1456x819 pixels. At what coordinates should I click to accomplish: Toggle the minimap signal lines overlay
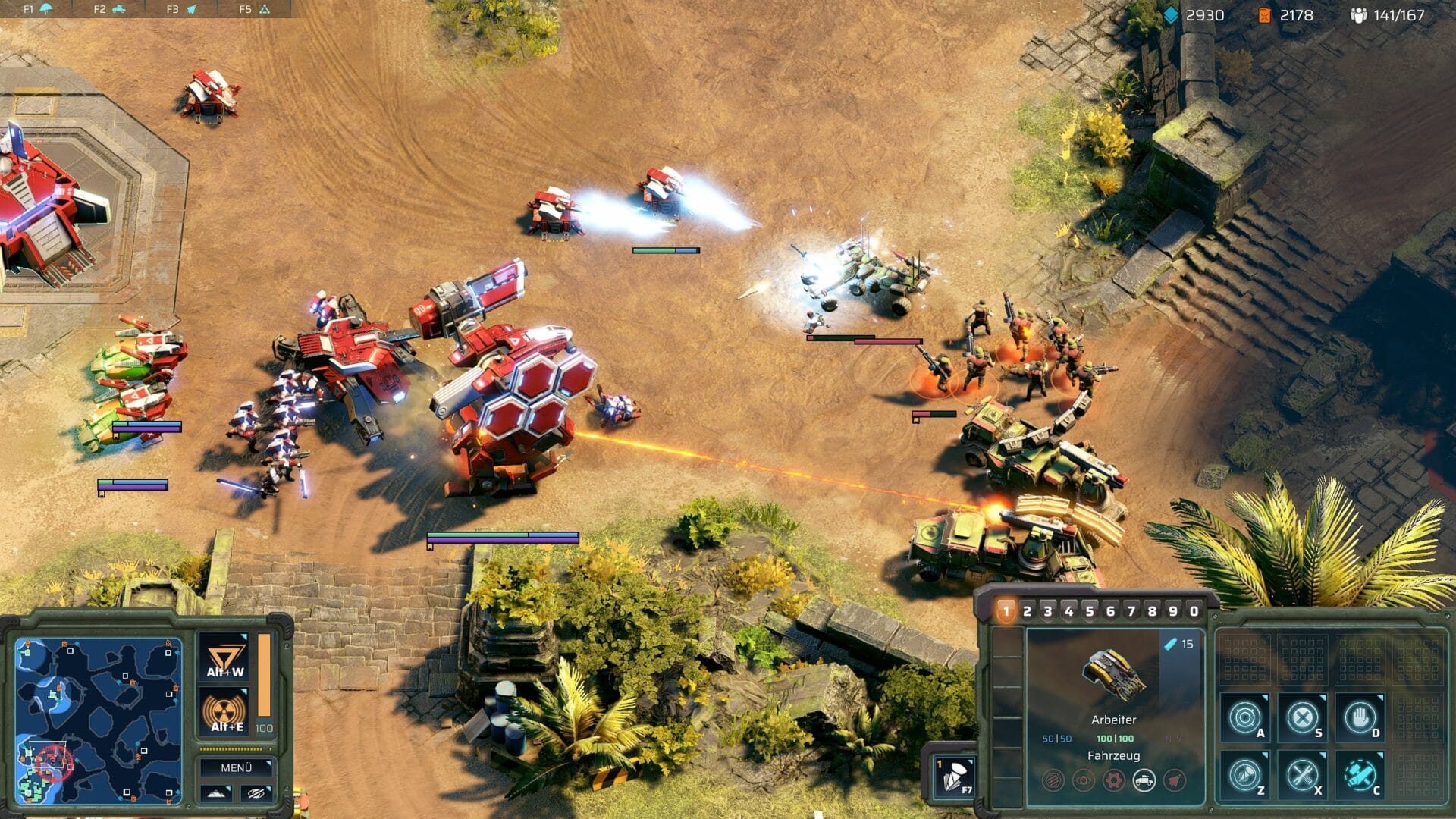point(257,792)
